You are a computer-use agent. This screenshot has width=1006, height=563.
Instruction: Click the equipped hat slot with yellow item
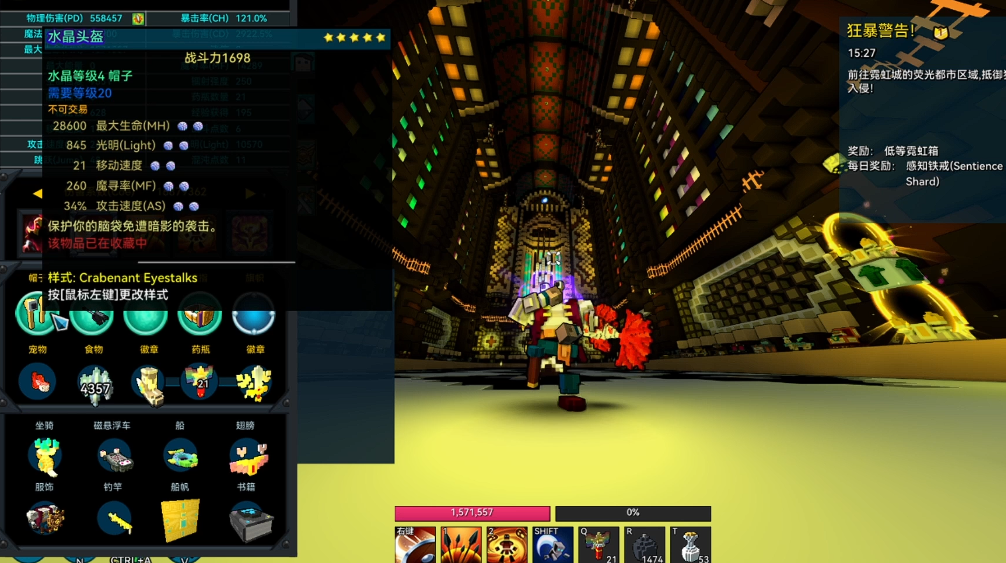pos(36,313)
